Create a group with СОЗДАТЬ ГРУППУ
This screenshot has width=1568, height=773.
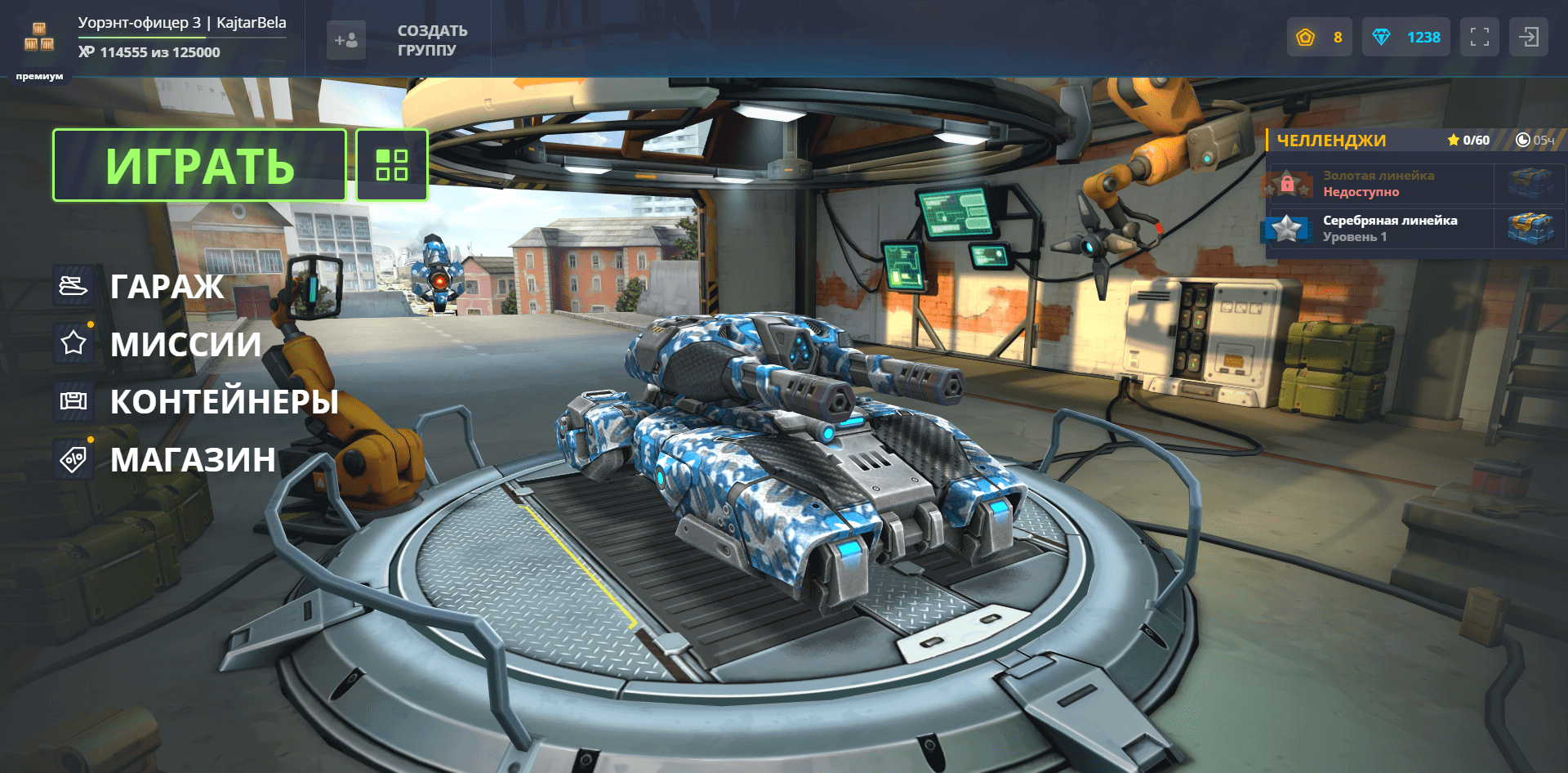click(x=432, y=40)
